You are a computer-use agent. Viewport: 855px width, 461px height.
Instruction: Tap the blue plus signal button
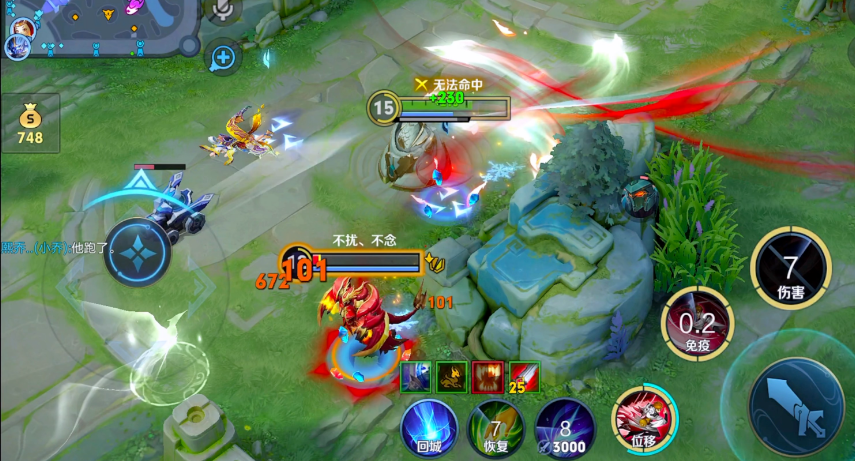click(222, 58)
